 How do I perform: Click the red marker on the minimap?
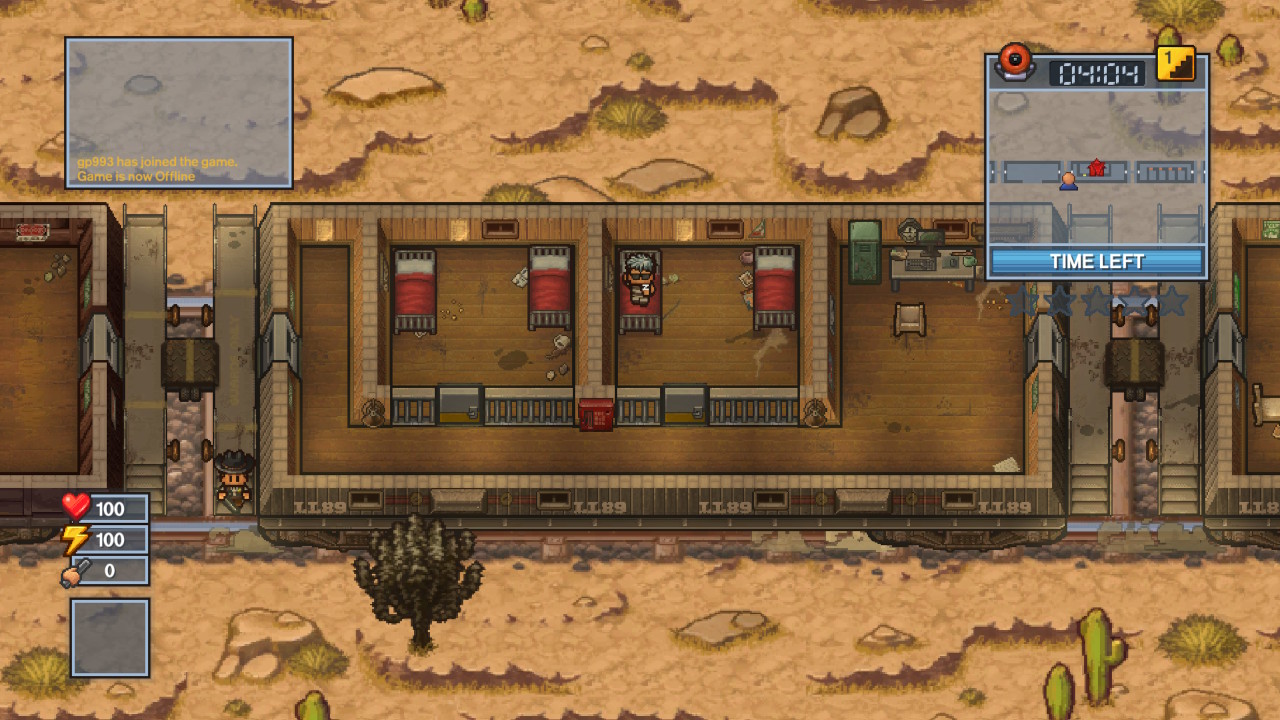point(1097,167)
